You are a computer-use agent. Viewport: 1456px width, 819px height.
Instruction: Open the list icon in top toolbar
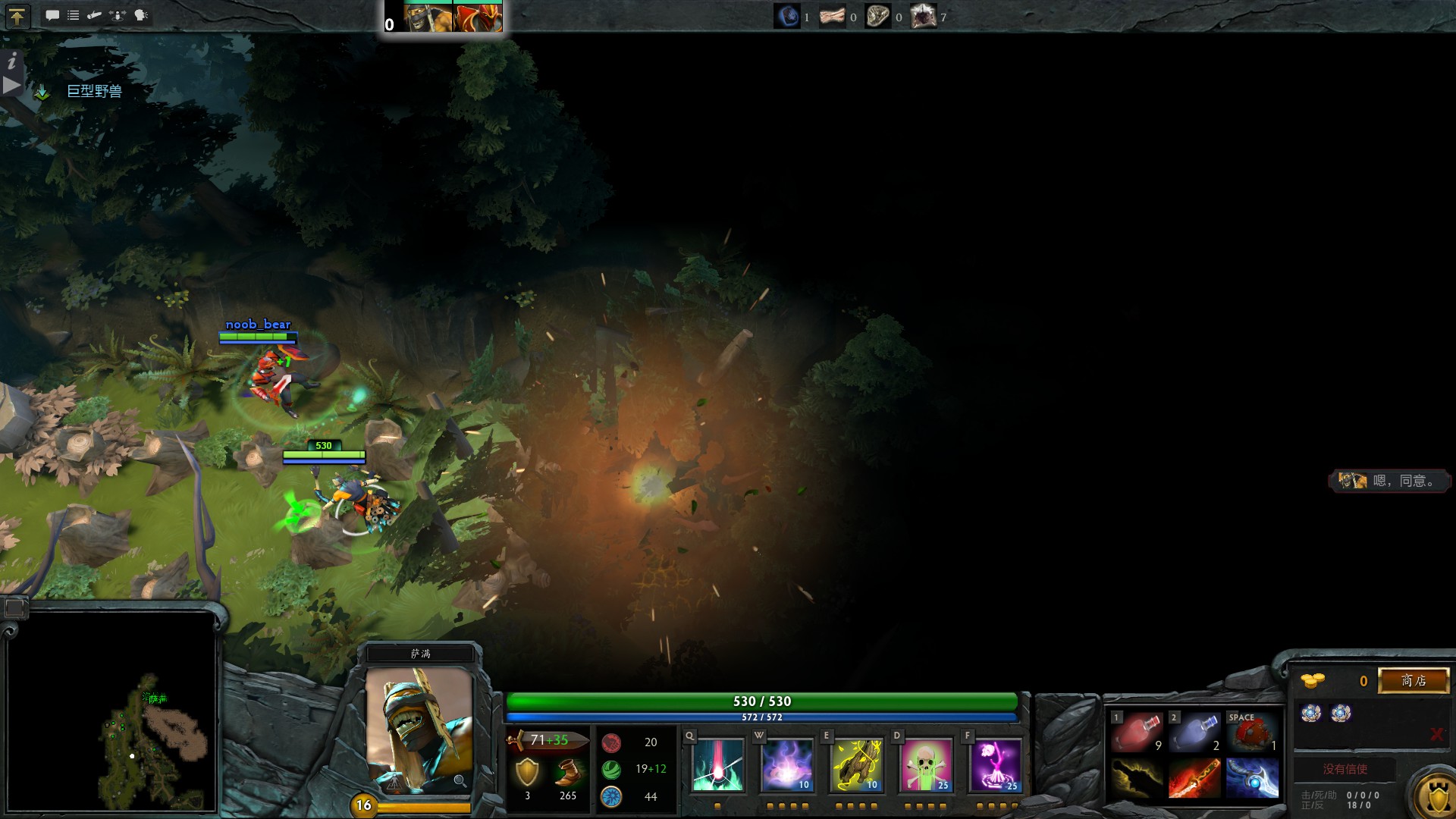pyautogui.click(x=74, y=15)
